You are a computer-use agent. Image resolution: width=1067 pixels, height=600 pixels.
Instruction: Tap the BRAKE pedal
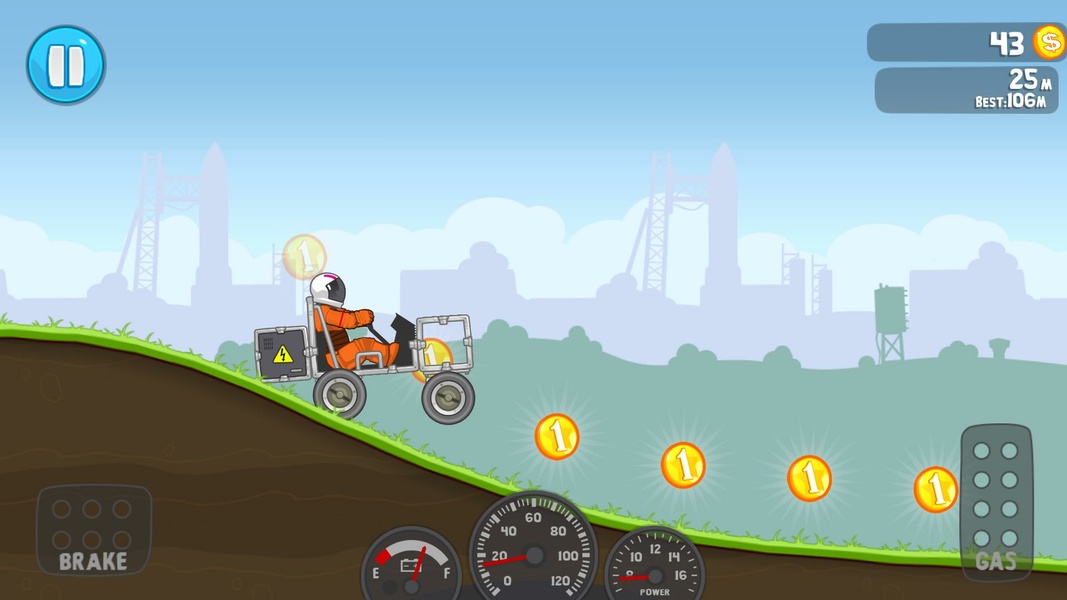93,530
